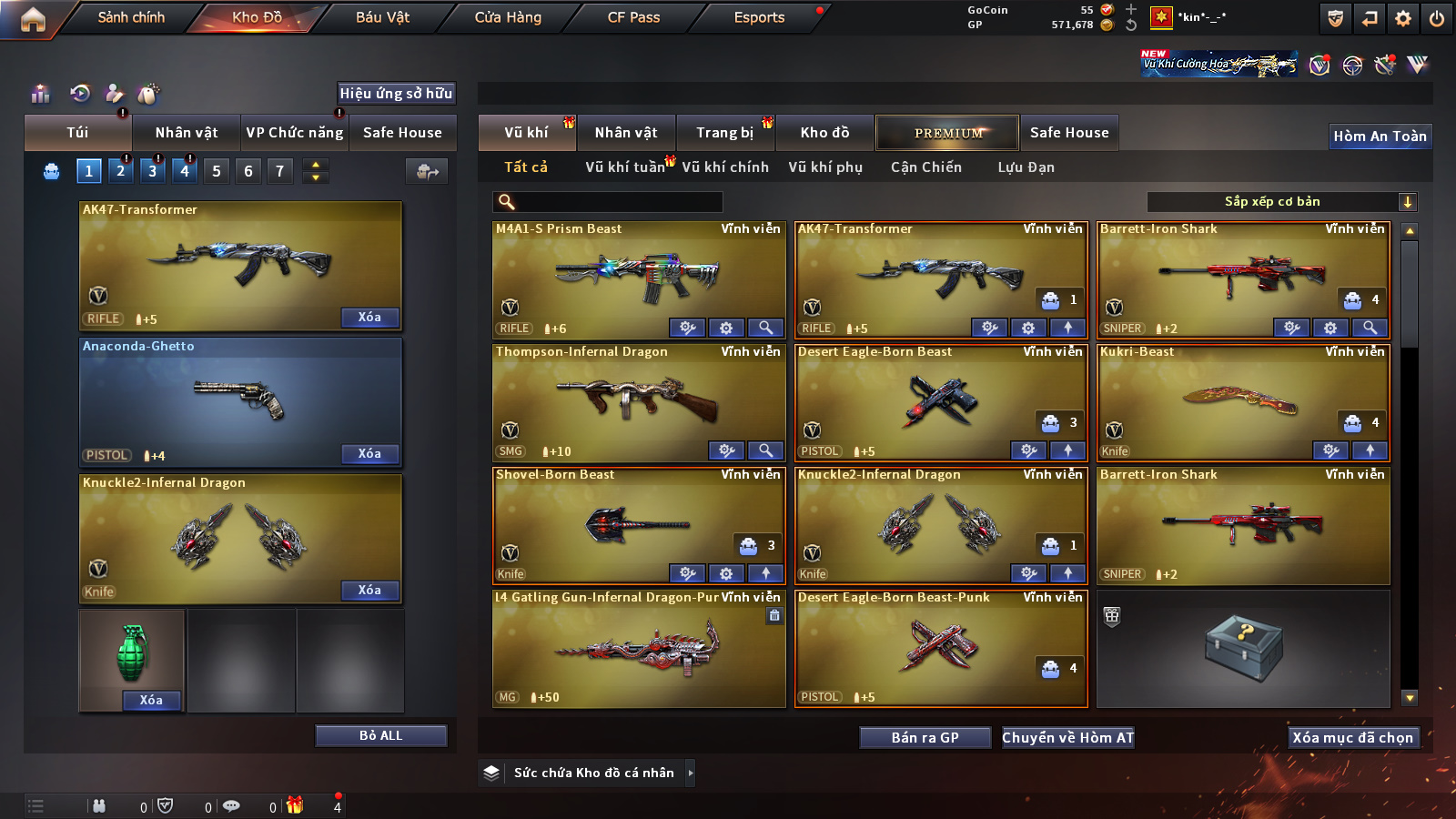Switch to the PREMIUM tab
The image size is (1456, 819).
(x=947, y=133)
